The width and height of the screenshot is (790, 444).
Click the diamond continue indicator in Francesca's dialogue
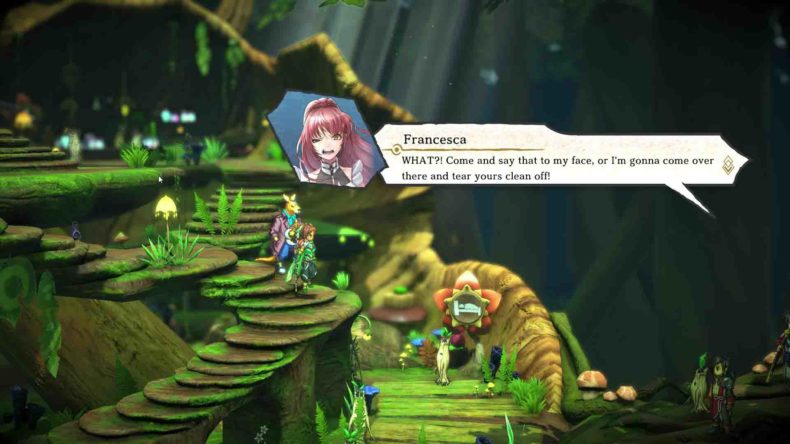(x=727, y=164)
